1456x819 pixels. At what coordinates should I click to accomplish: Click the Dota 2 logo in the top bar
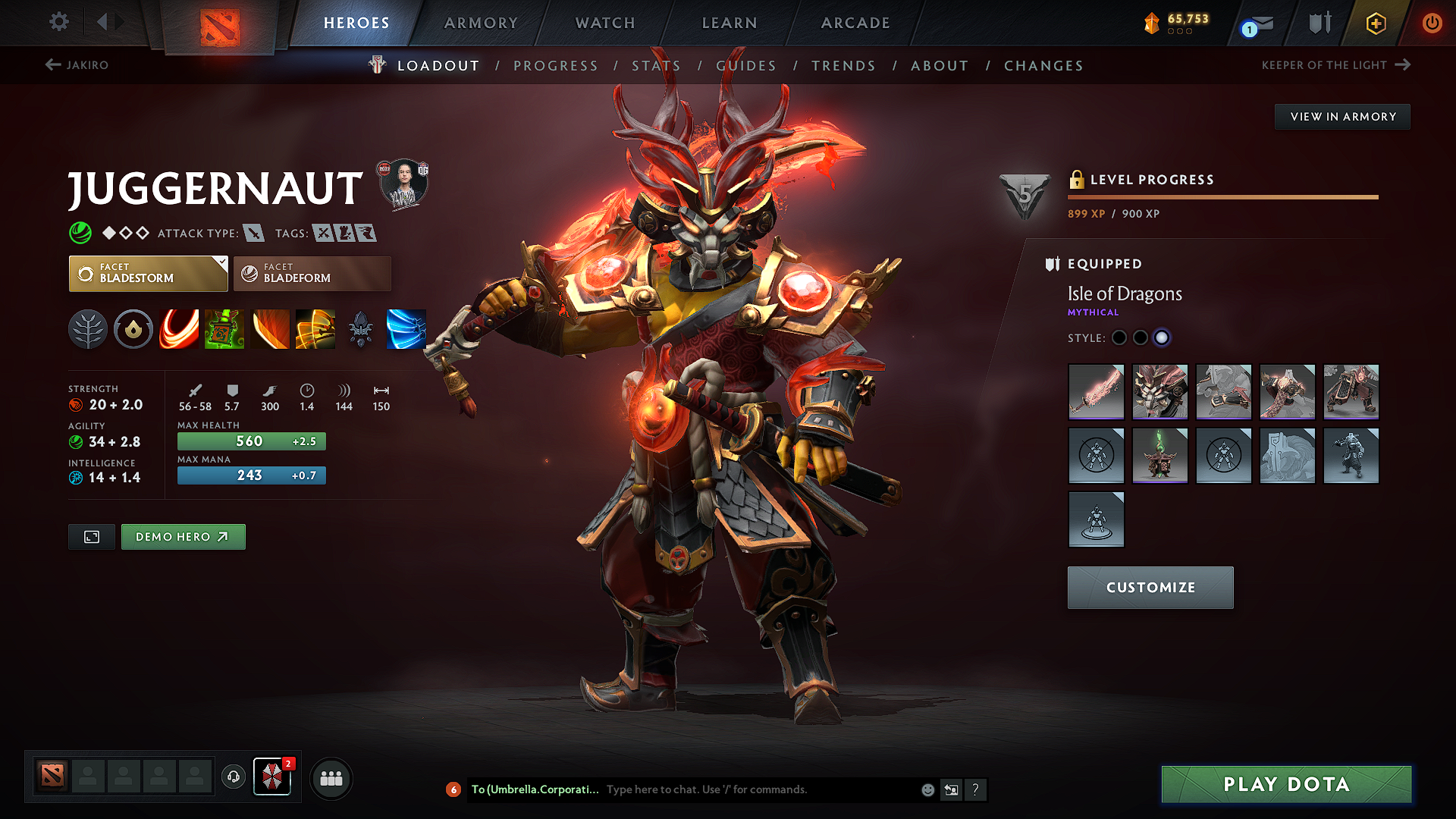pyautogui.click(x=220, y=23)
